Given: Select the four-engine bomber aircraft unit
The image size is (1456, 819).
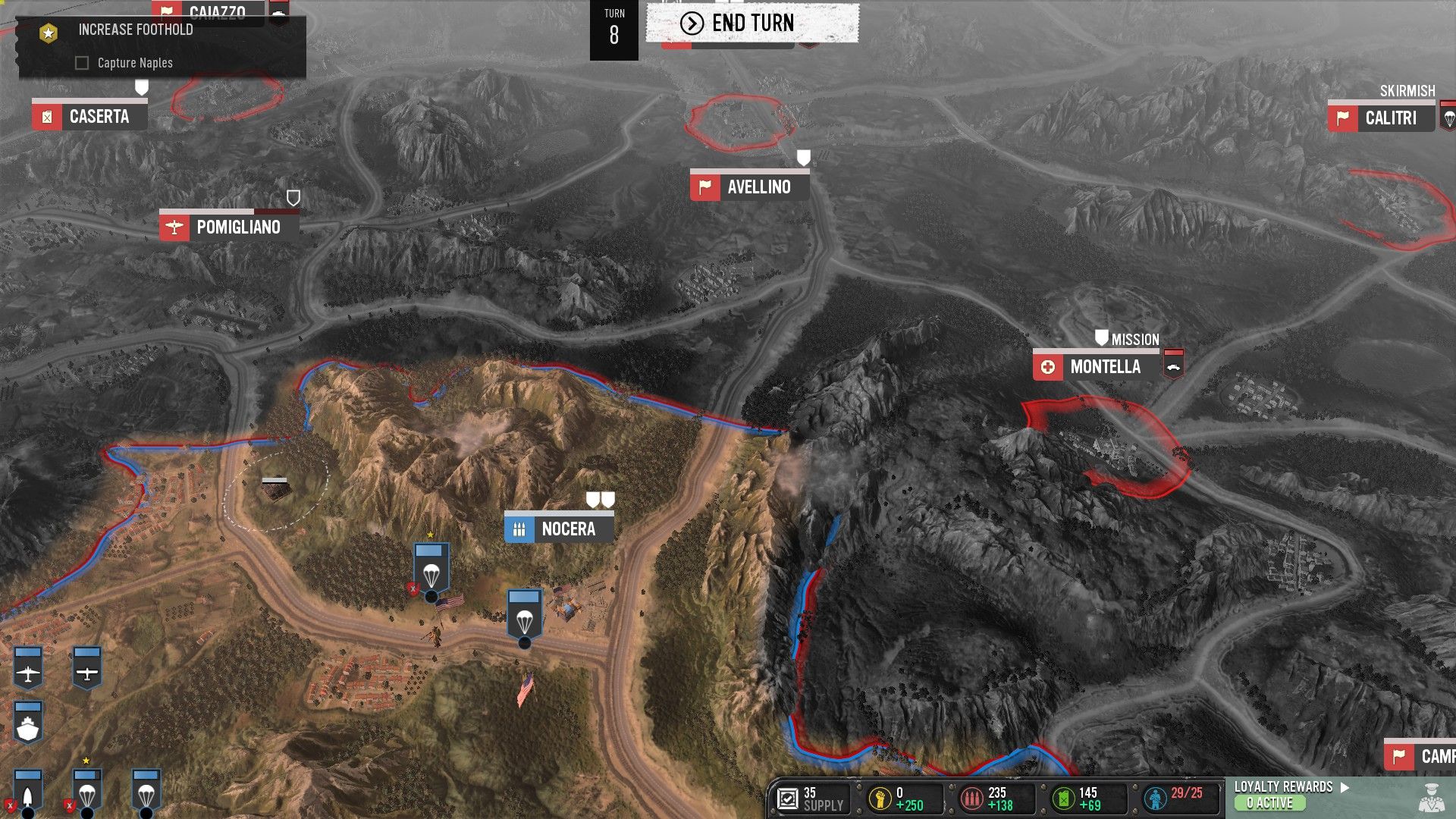Looking at the screenshot, I should (28, 669).
